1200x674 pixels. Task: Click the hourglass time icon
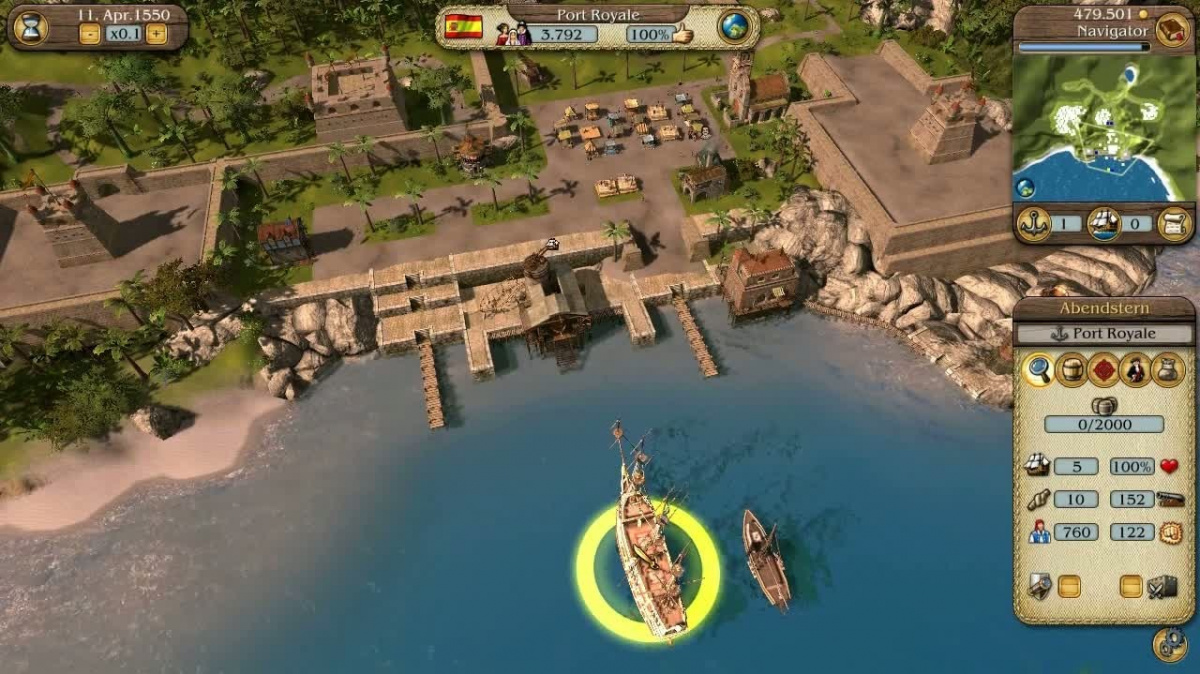tap(30, 27)
